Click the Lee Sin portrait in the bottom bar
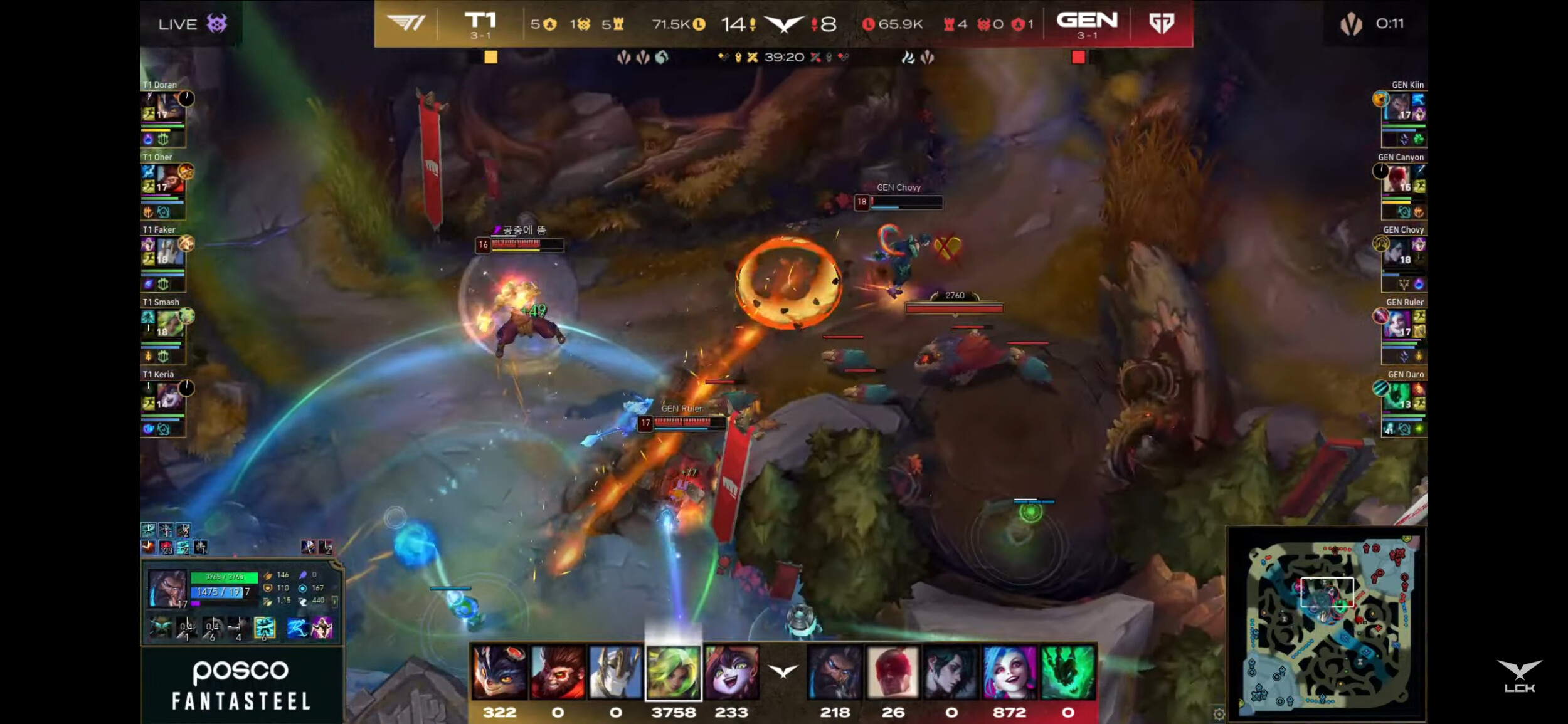The height and width of the screenshot is (724, 1568). pos(893,673)
